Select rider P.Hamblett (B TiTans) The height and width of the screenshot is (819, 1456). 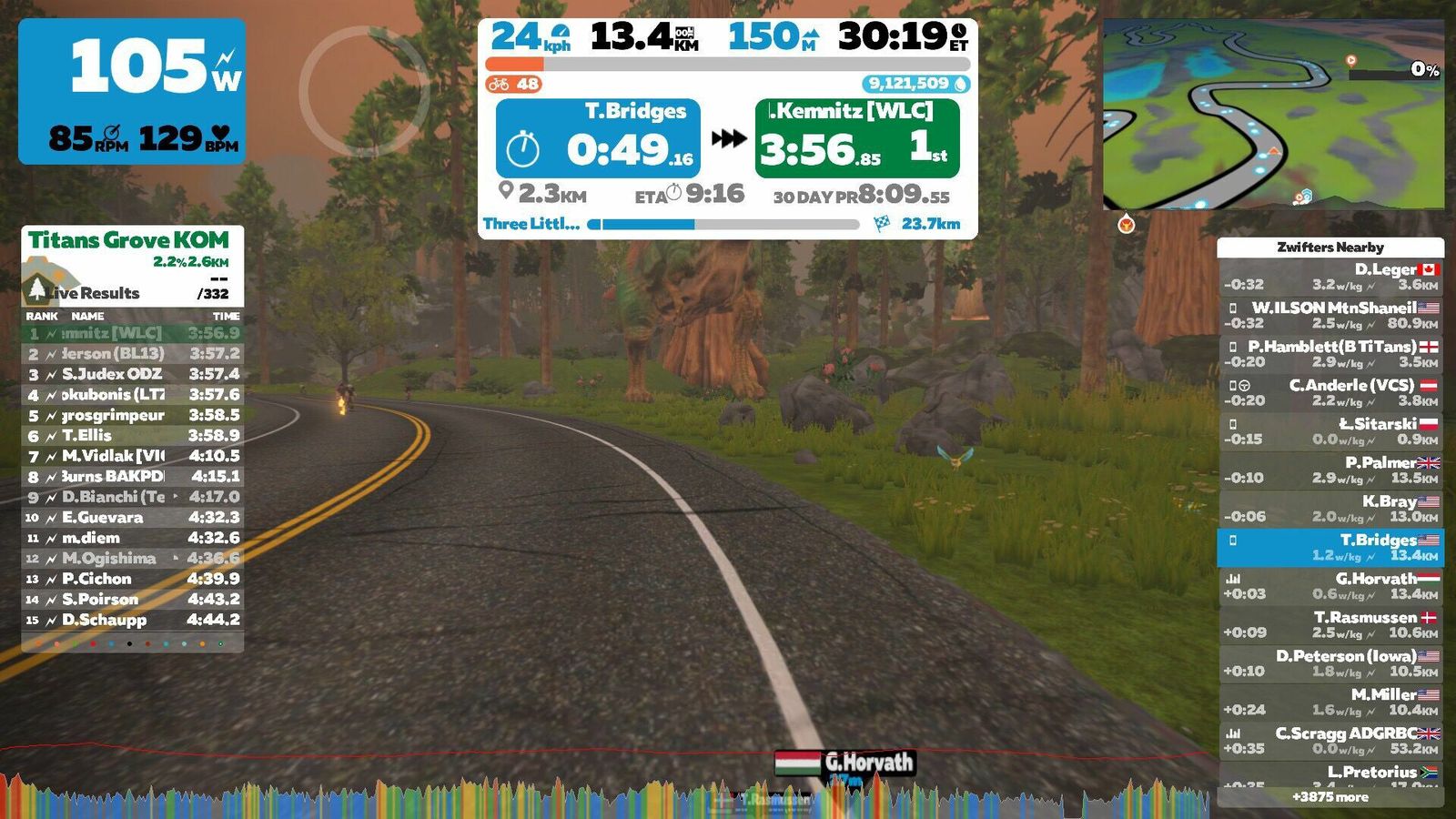click(x=1330, y=354)
